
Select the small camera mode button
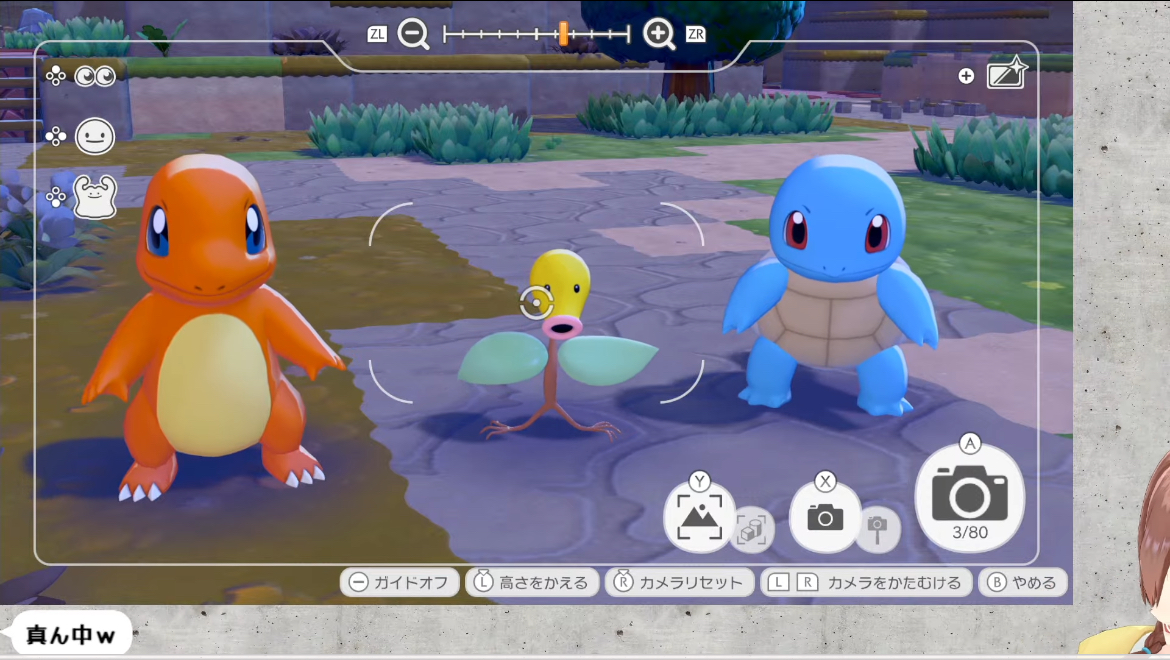[x=825, y=517]
